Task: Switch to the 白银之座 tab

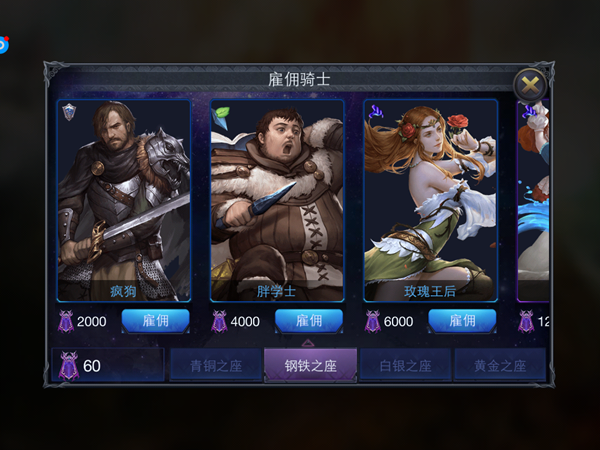Action: click(405, 365)
